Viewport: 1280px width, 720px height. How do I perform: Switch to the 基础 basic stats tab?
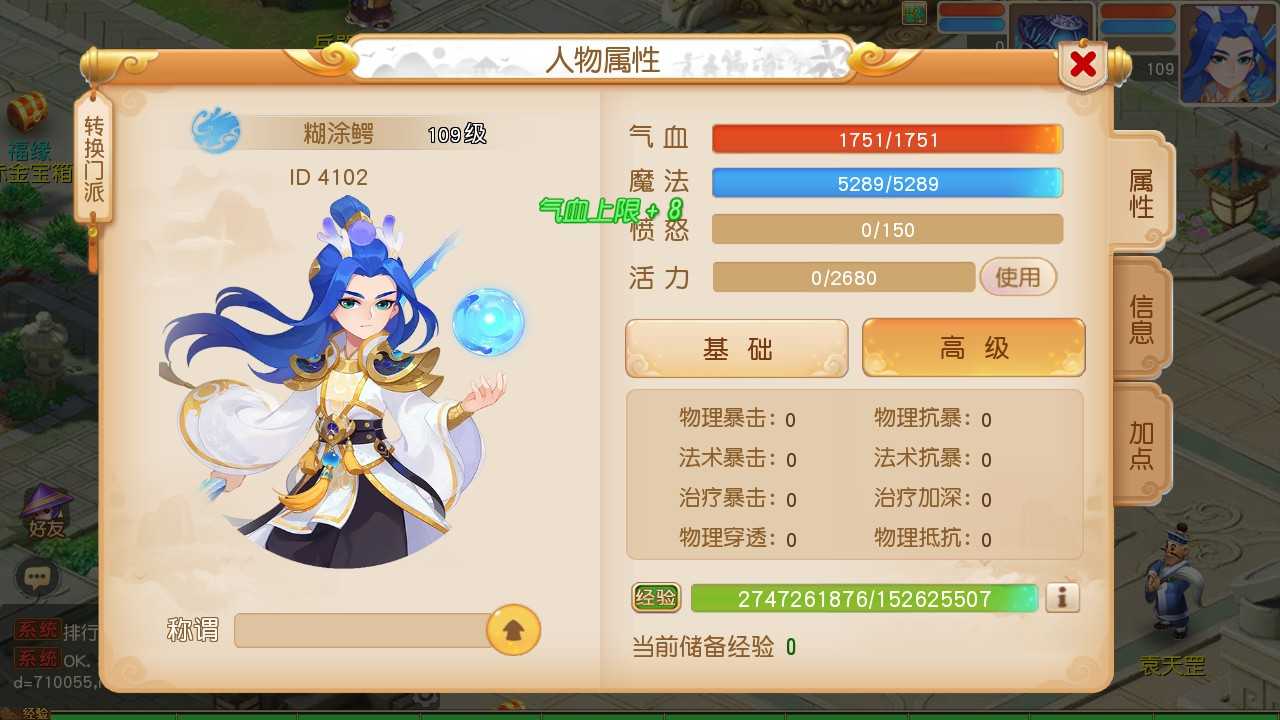(736, 347)
